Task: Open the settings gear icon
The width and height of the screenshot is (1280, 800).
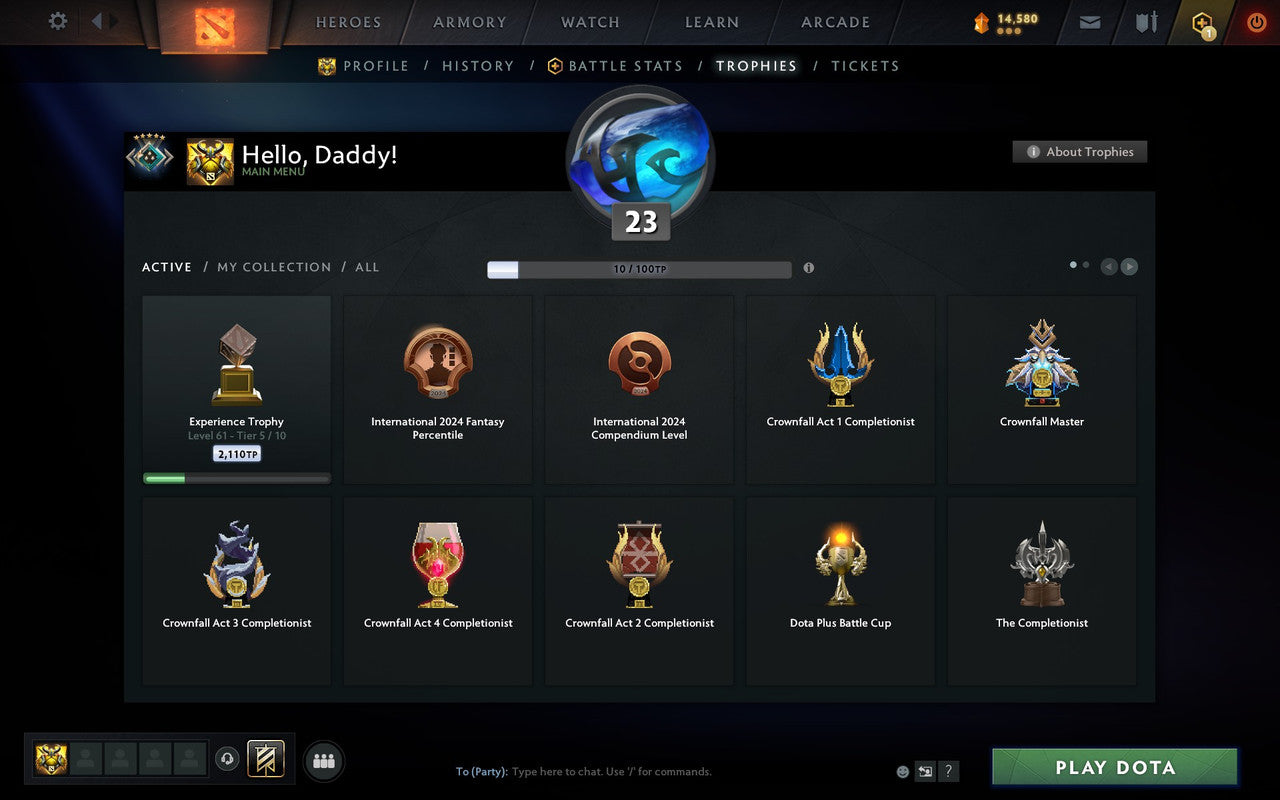Action: point(57,21)
